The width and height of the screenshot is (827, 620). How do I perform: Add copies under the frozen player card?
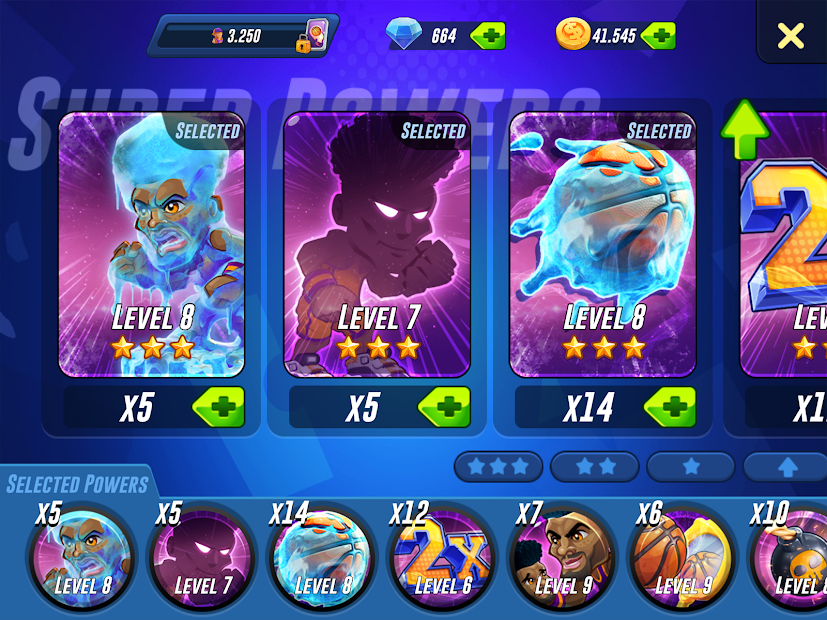tap(218, 408)
